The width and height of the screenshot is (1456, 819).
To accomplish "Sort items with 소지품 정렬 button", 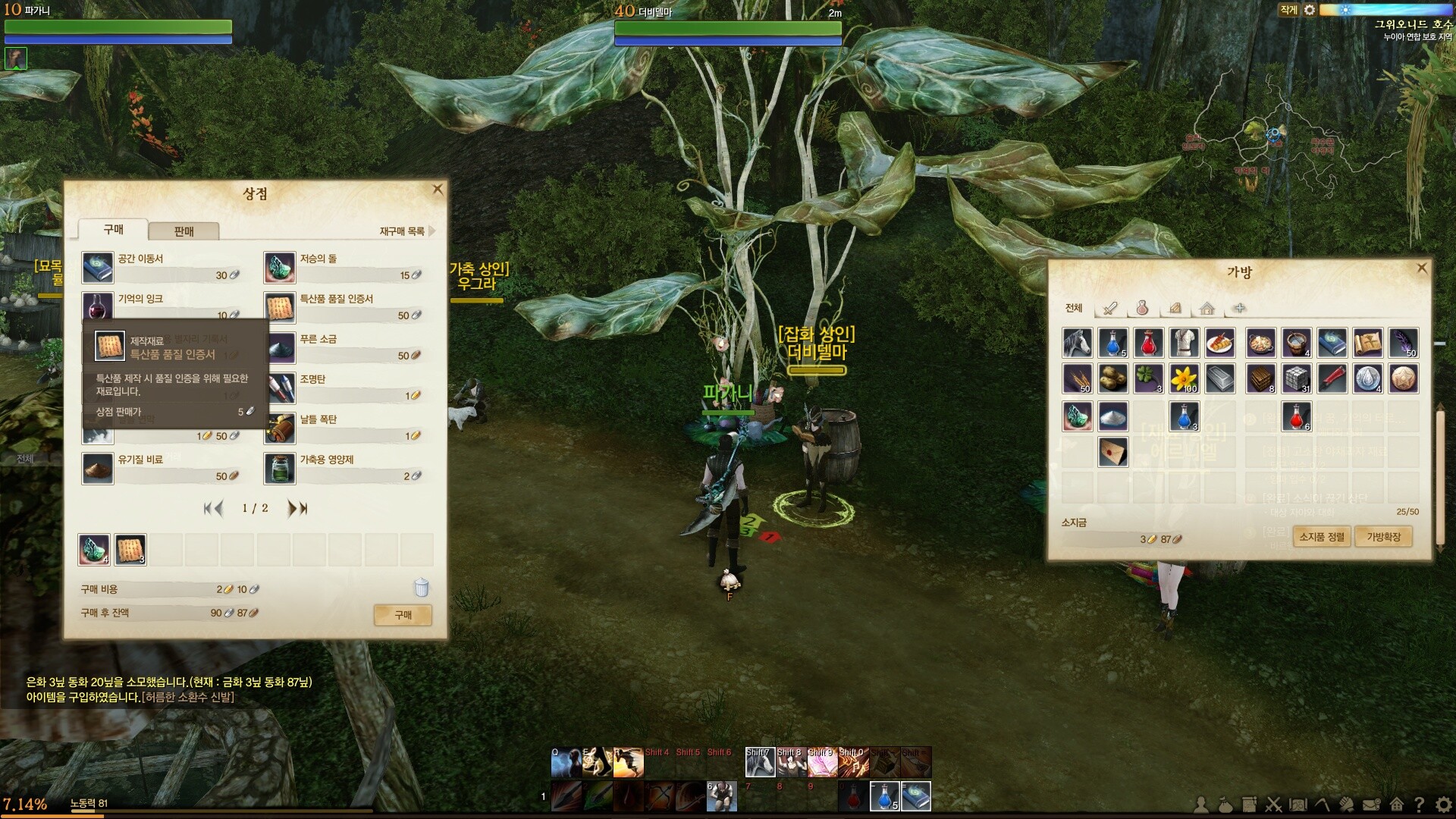I will pos(1322,537).
